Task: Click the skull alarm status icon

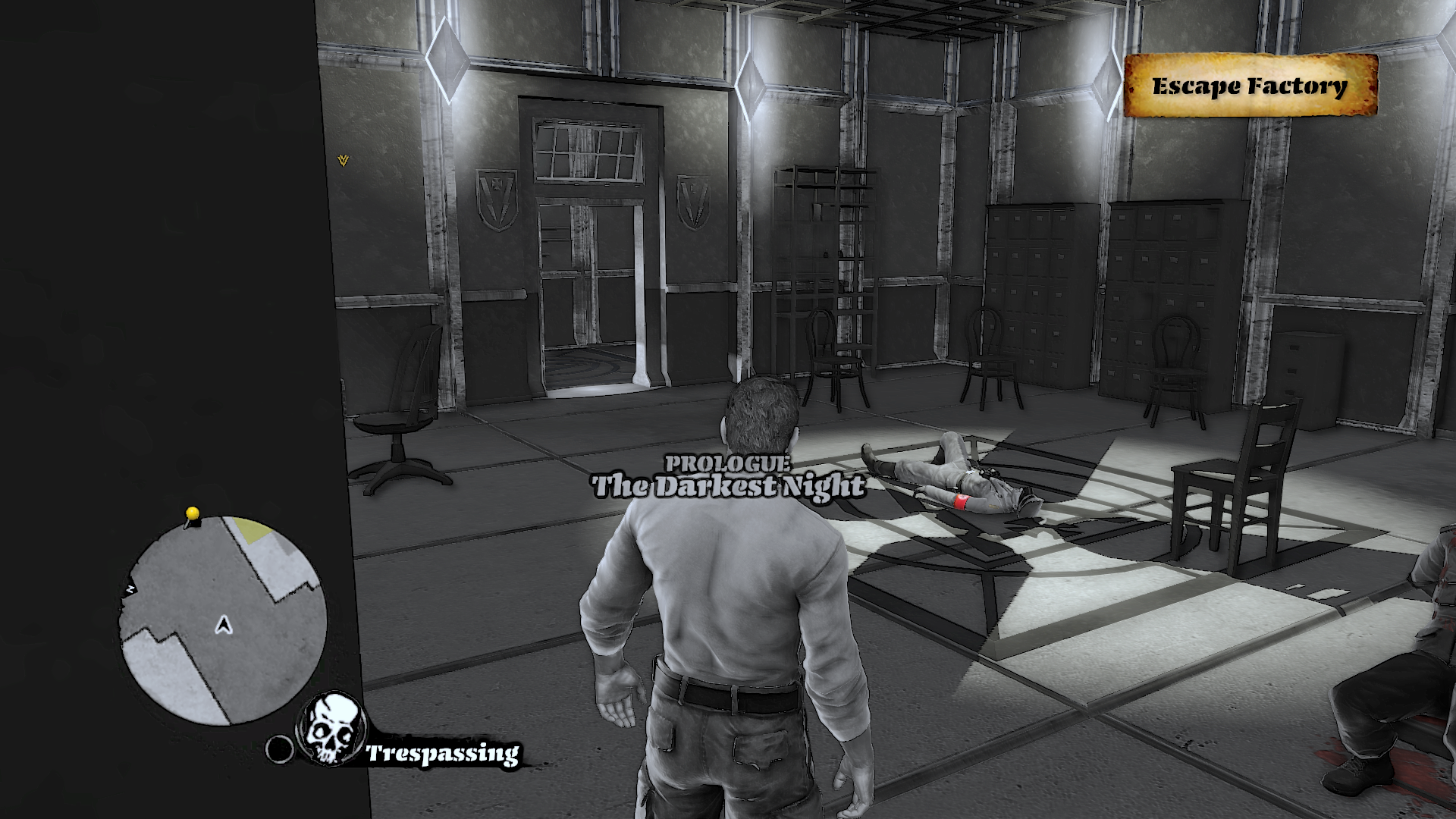Action: 331,728
